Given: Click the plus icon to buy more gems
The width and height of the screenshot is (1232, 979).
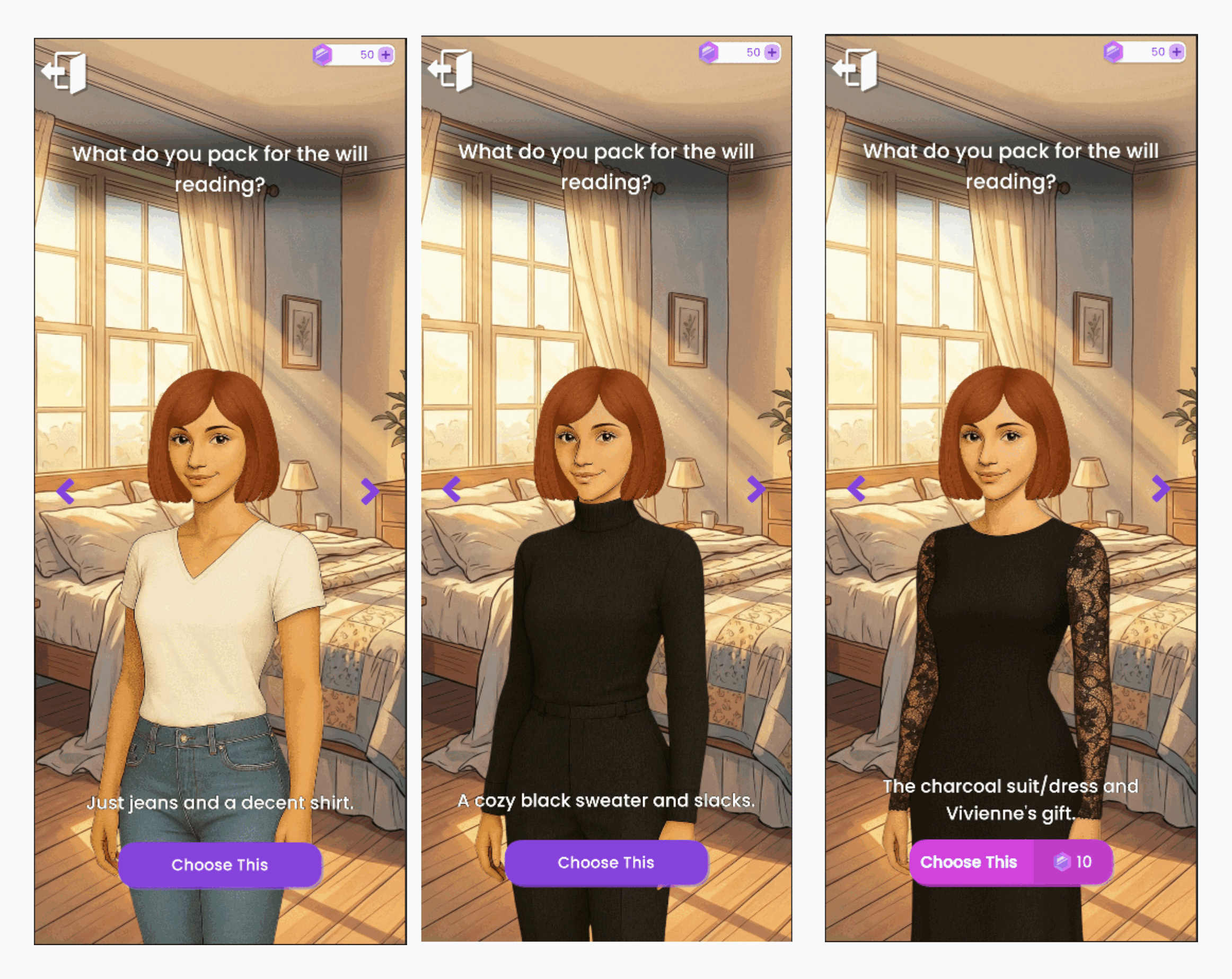Looking at the screenshot, I should [386, 54].
